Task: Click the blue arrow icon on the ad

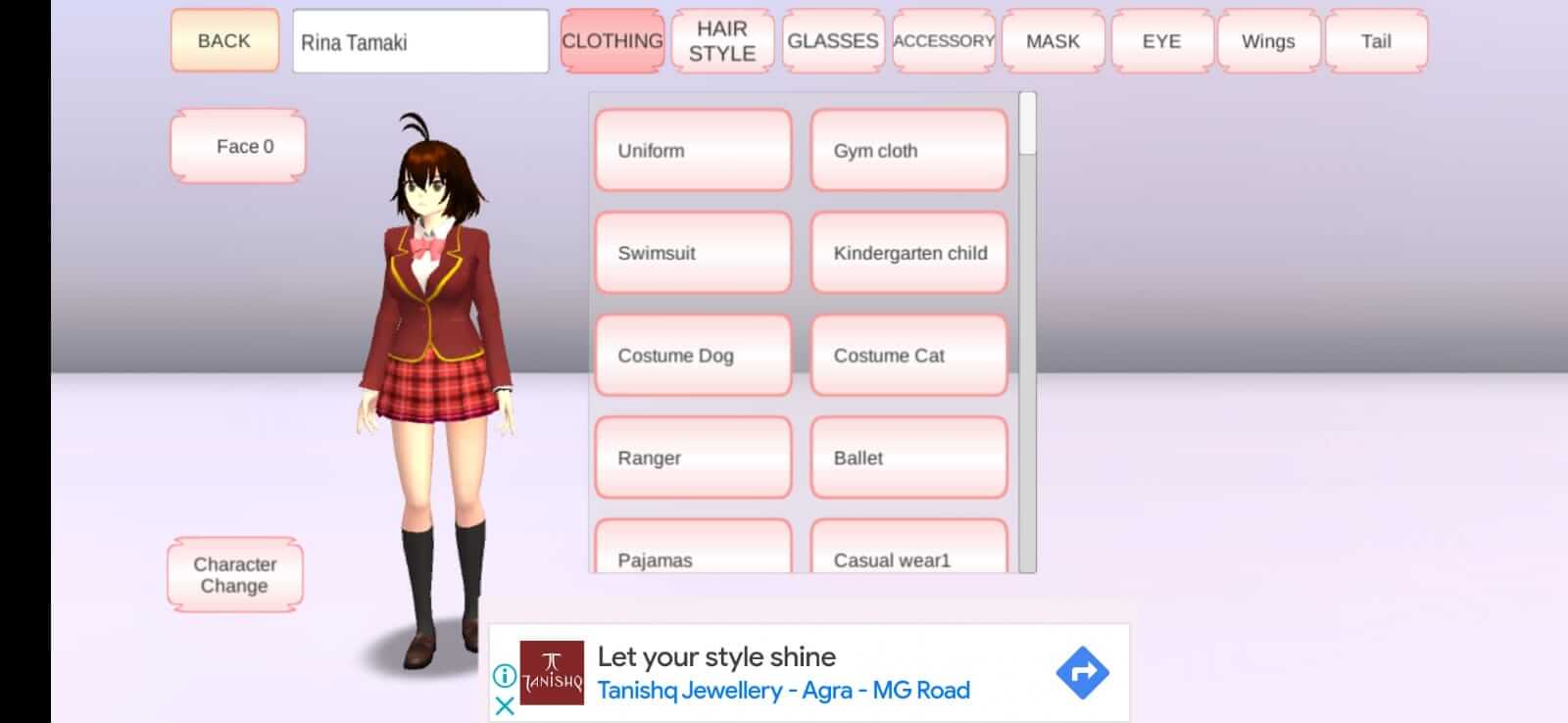Action: click(x=1082, y=671)
